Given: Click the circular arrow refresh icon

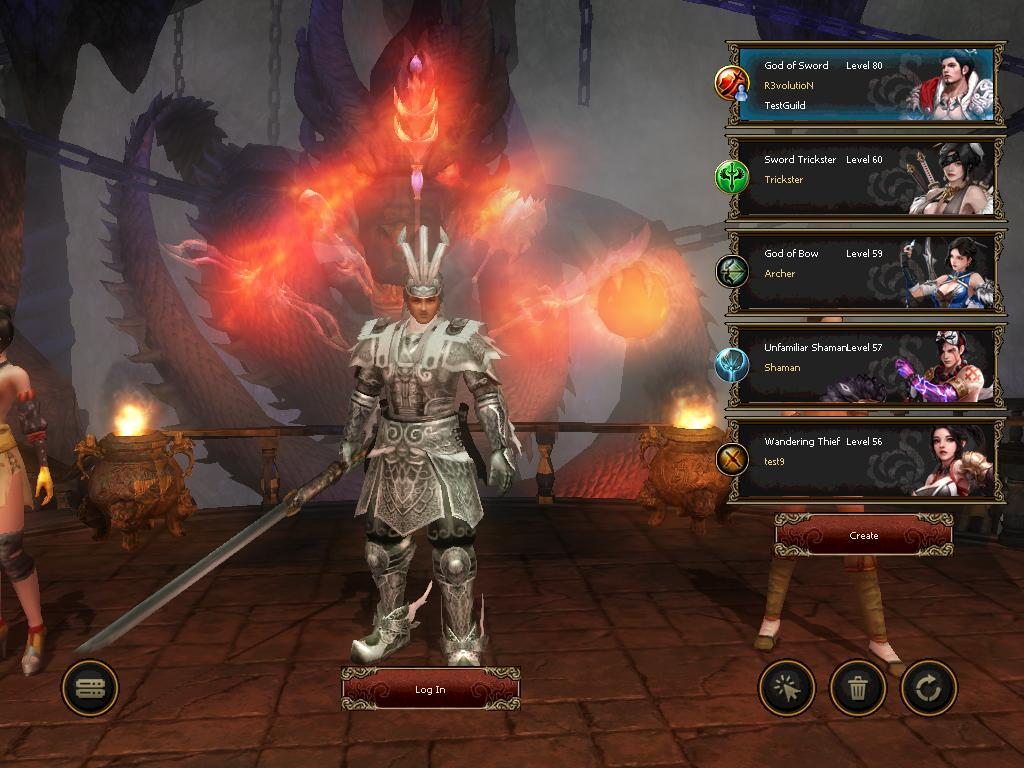Looking at the screenshot, I should point(929,688).
